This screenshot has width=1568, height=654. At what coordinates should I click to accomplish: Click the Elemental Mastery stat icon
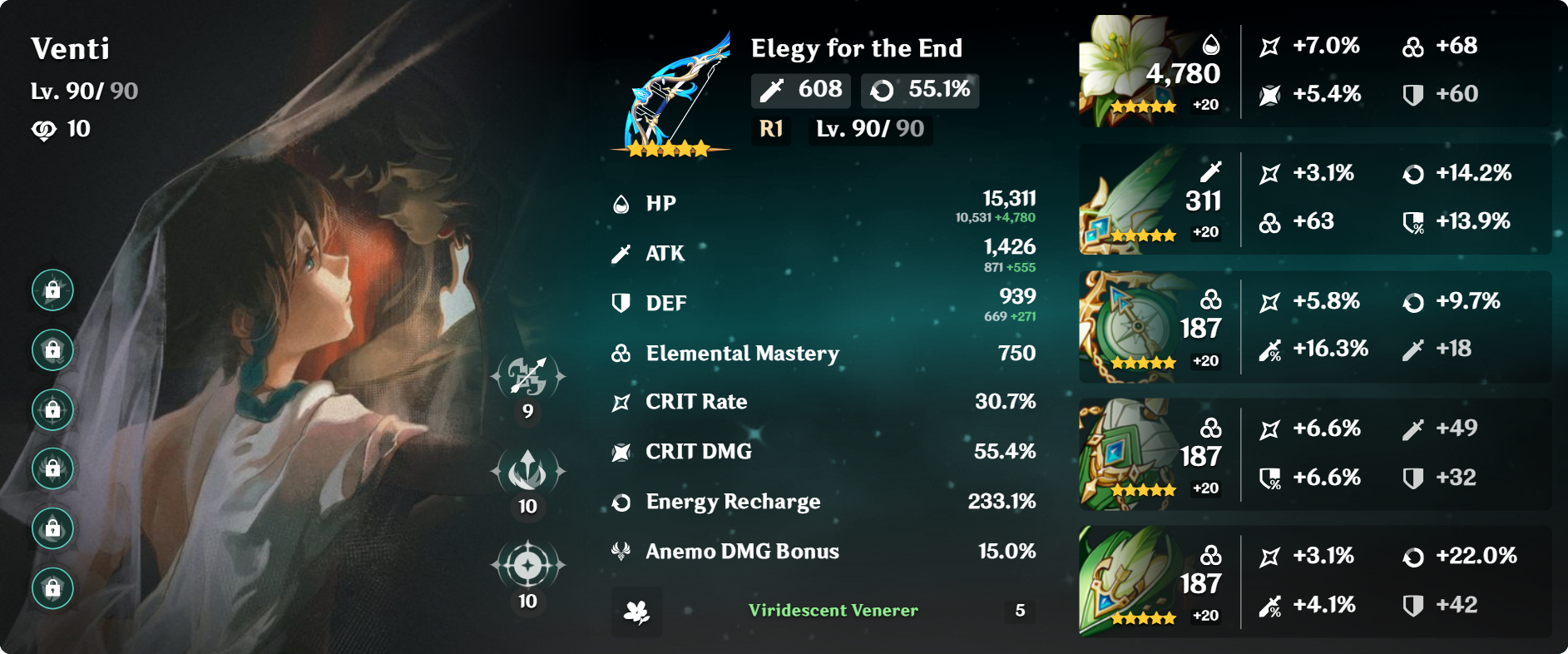pyautogui.click(x=619, y=353)
